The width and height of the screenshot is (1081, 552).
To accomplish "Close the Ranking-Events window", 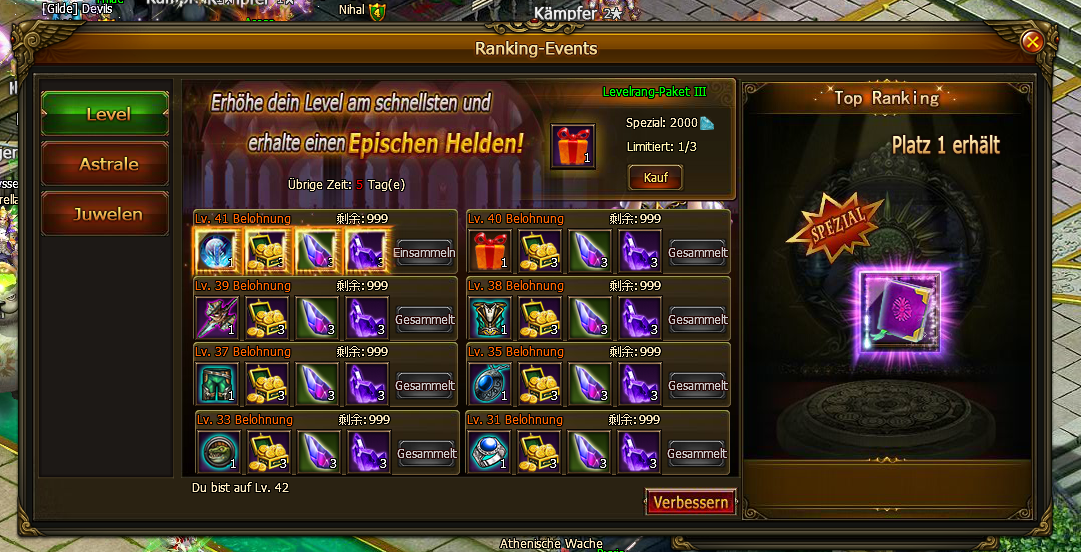I will (x=1032, y=42).
